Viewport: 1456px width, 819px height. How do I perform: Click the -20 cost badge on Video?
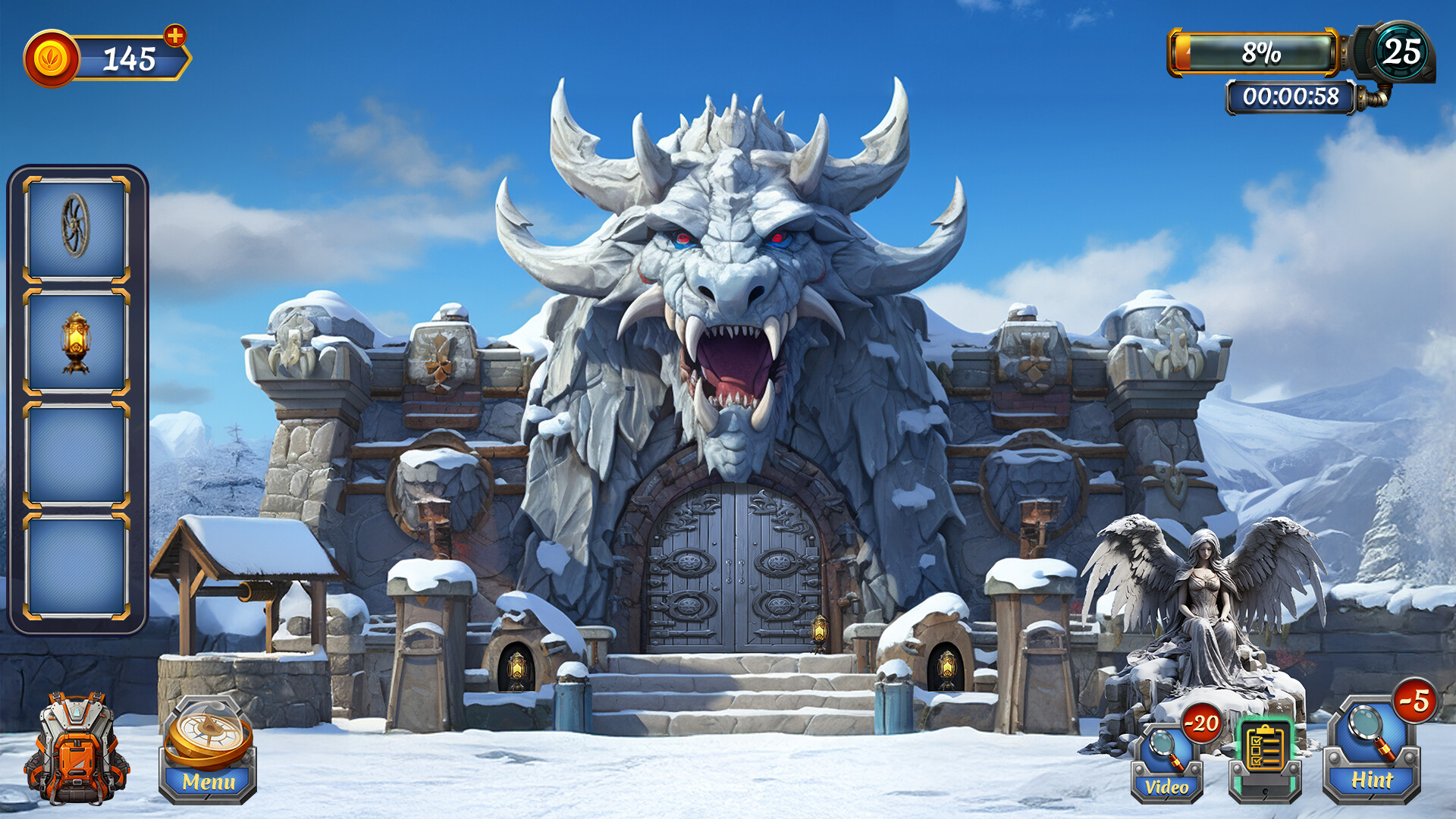(x=1200, y=724)
